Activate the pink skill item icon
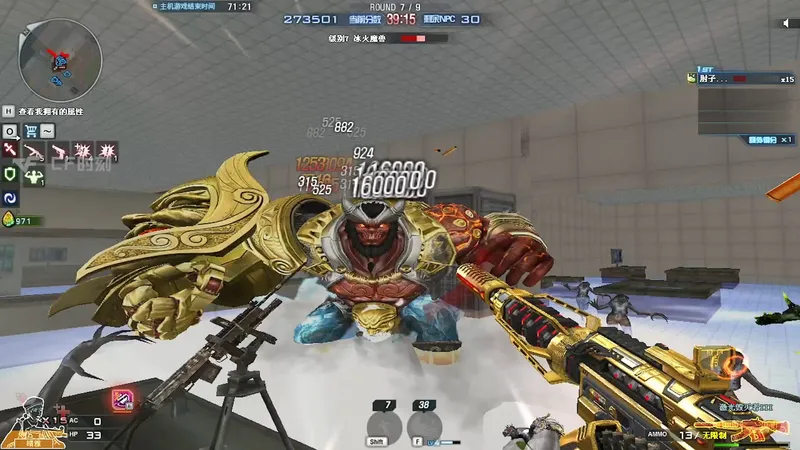 pos(123,398)
